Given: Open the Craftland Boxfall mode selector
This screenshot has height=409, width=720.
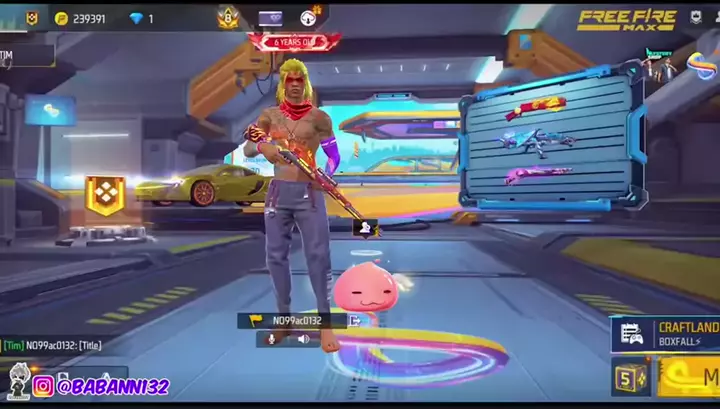Looking at the screenshot, I should click(x=666, y=334).
